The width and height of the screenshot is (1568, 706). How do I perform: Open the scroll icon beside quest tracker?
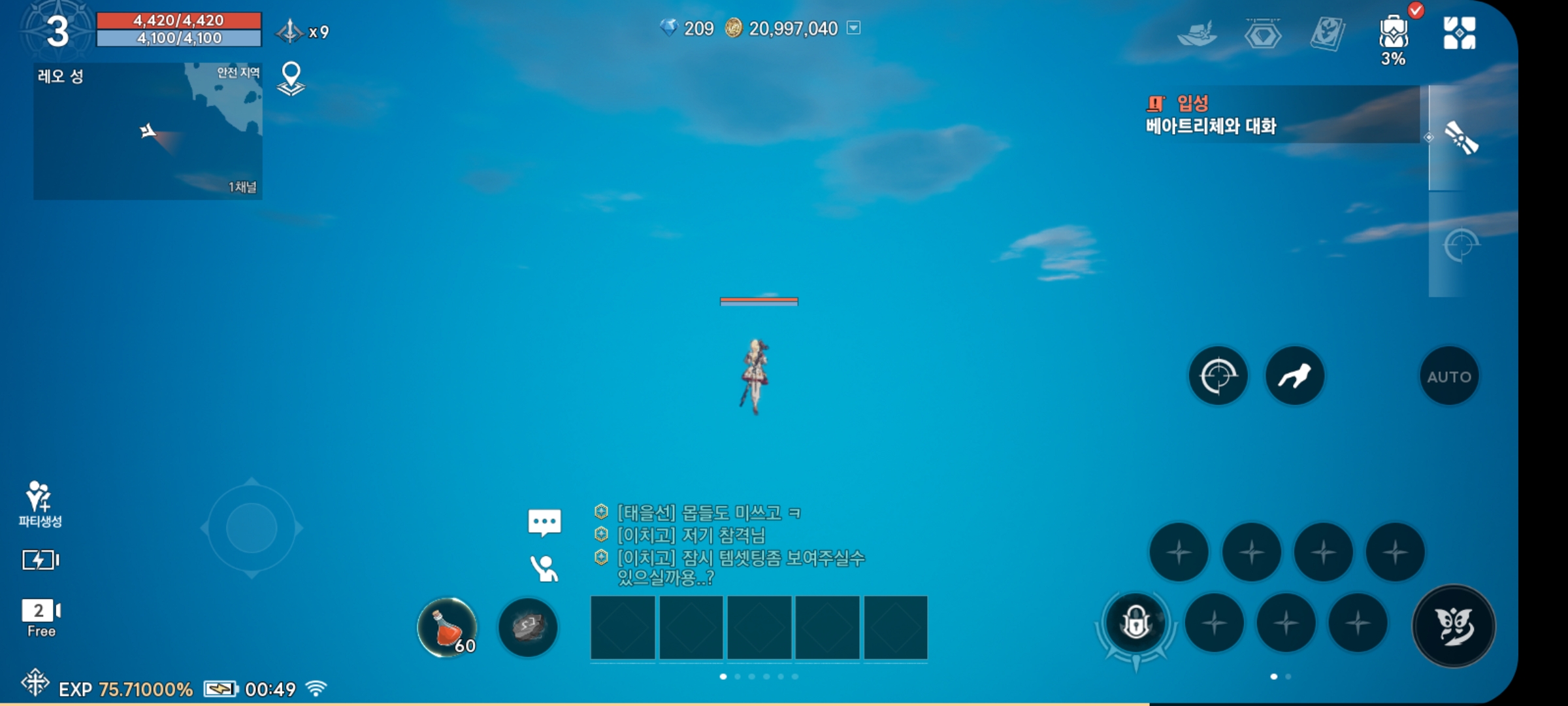click(1461, 138)
